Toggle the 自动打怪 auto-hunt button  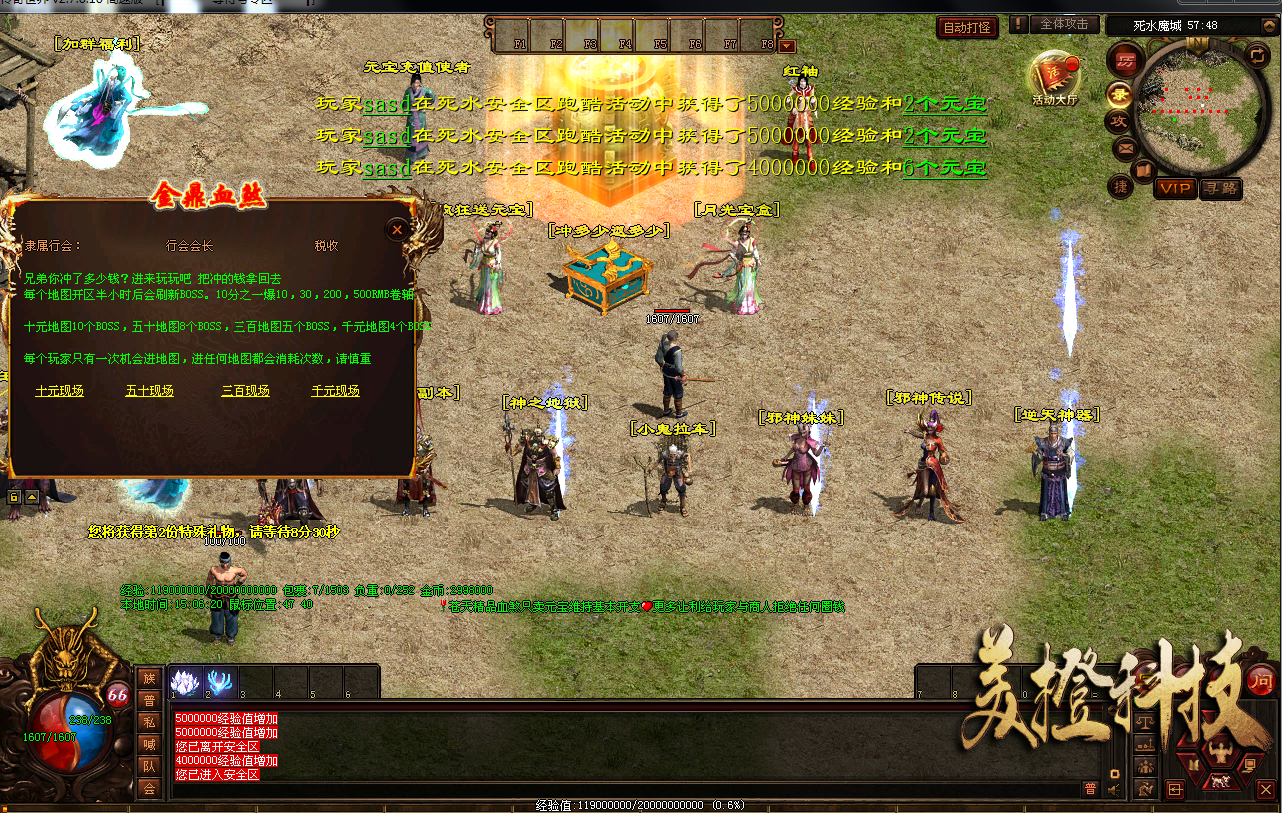click(x=965, y=28)
